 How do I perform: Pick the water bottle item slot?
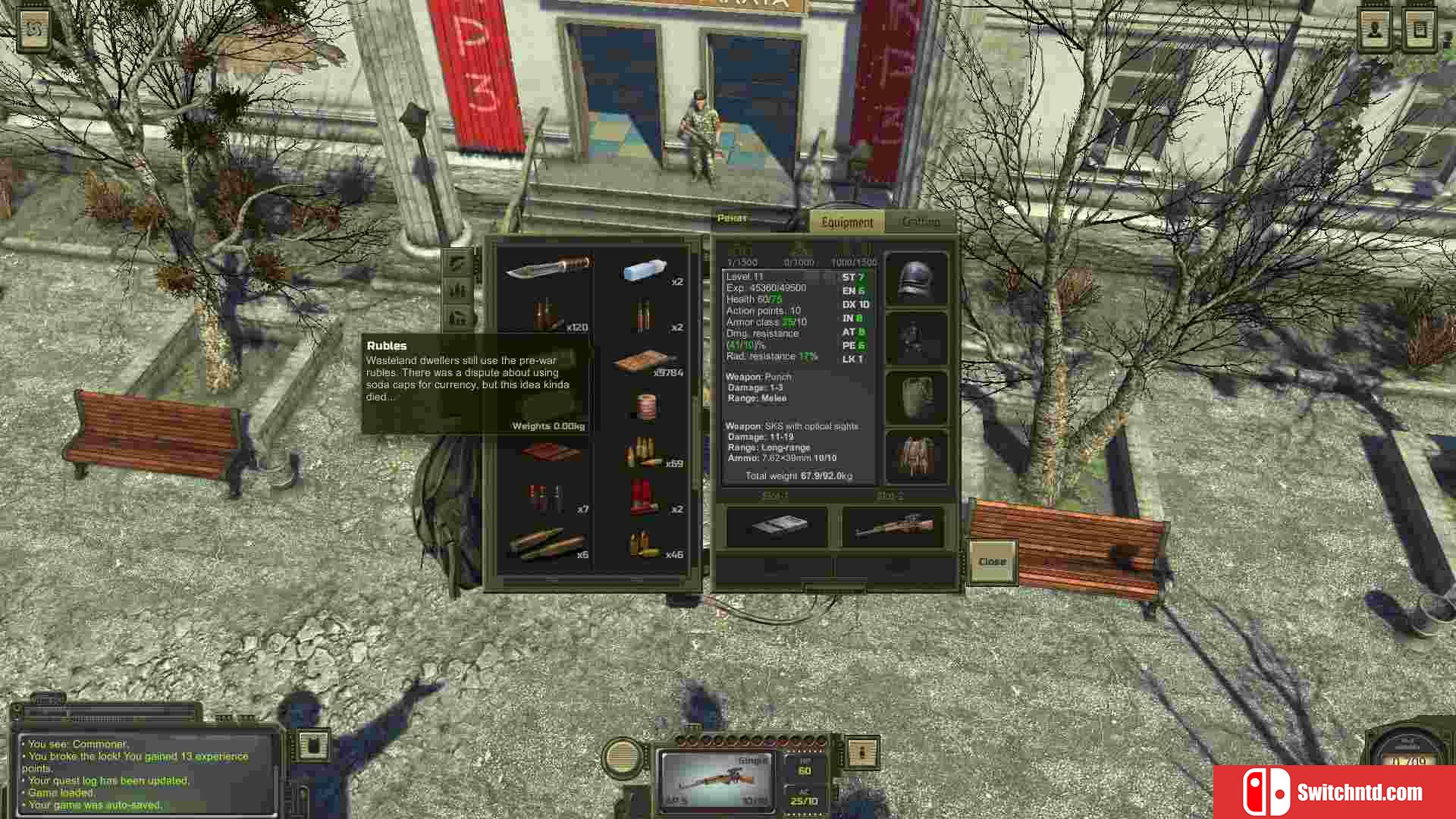pos(645,271)
